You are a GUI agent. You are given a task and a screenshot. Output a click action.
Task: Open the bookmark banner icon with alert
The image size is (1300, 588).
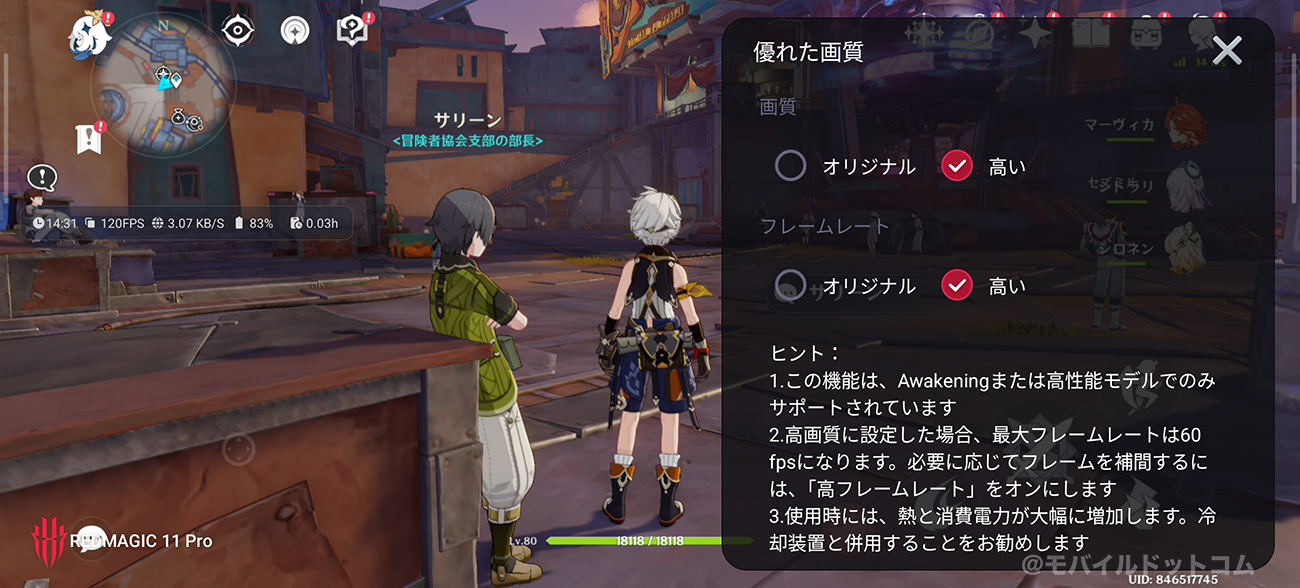pyautogui.click(x=88, y=139)
